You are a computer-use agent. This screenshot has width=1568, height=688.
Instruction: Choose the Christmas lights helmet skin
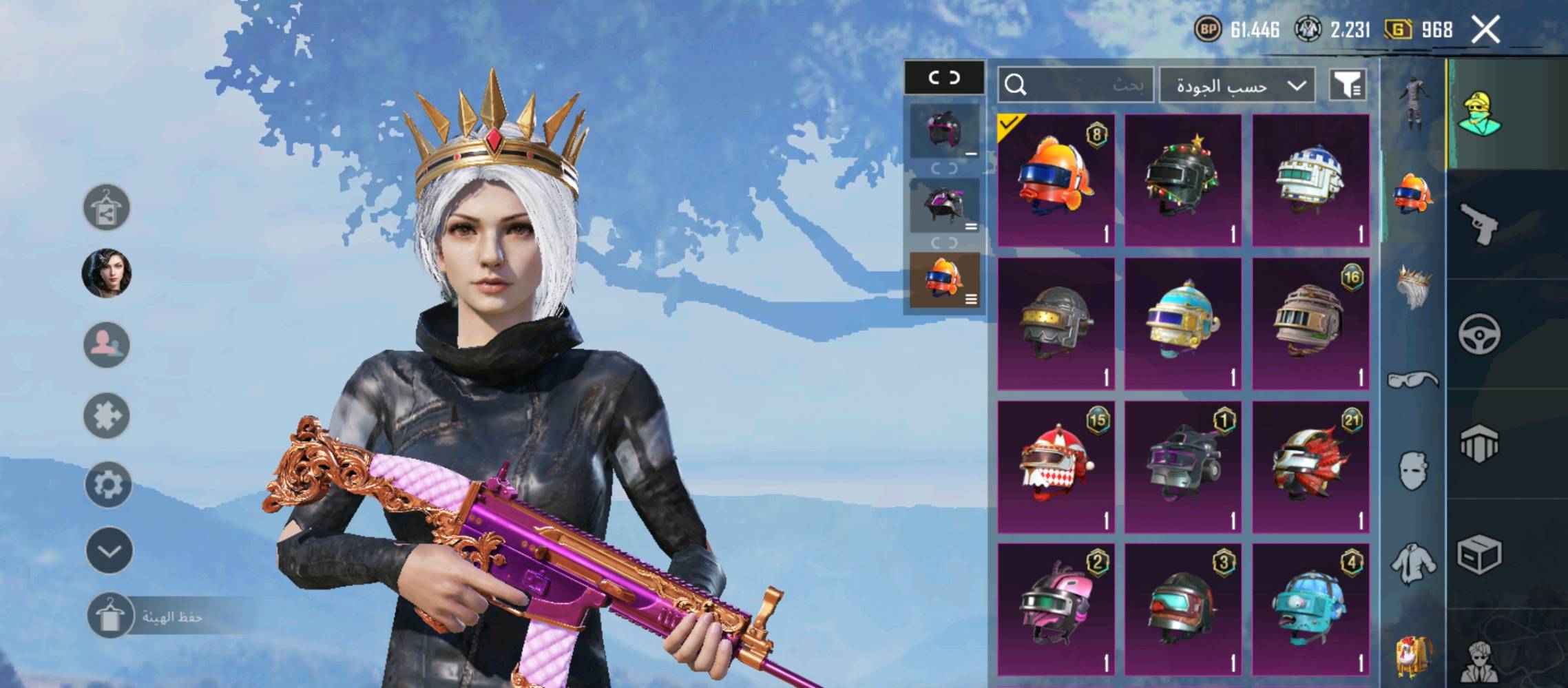point(1182,180)
